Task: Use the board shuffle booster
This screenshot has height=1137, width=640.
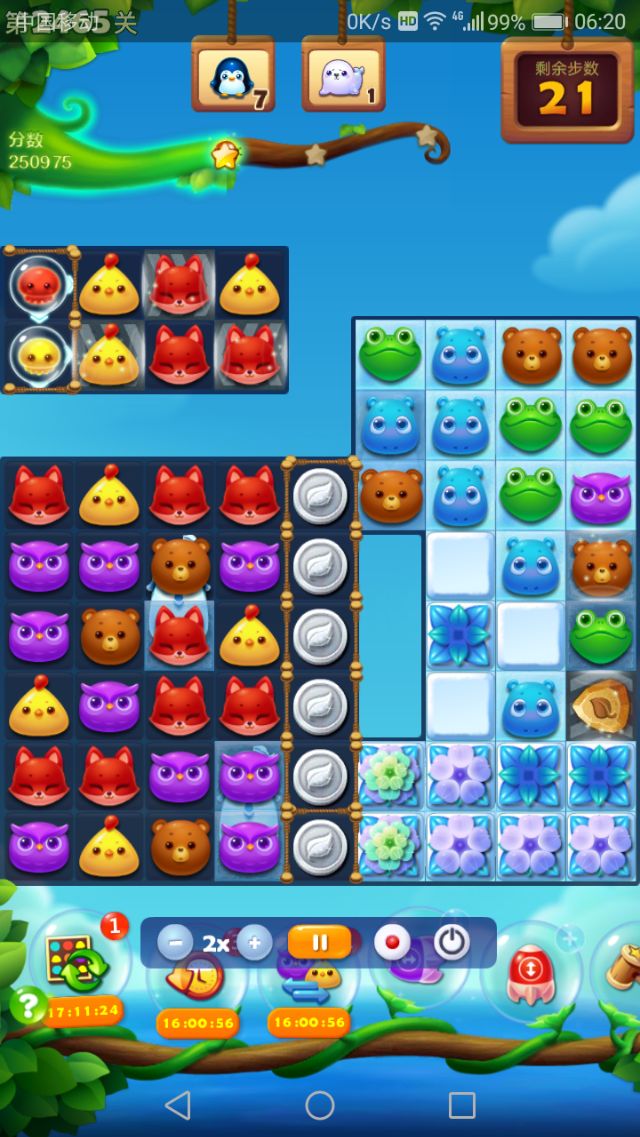Action: [82, 965]
